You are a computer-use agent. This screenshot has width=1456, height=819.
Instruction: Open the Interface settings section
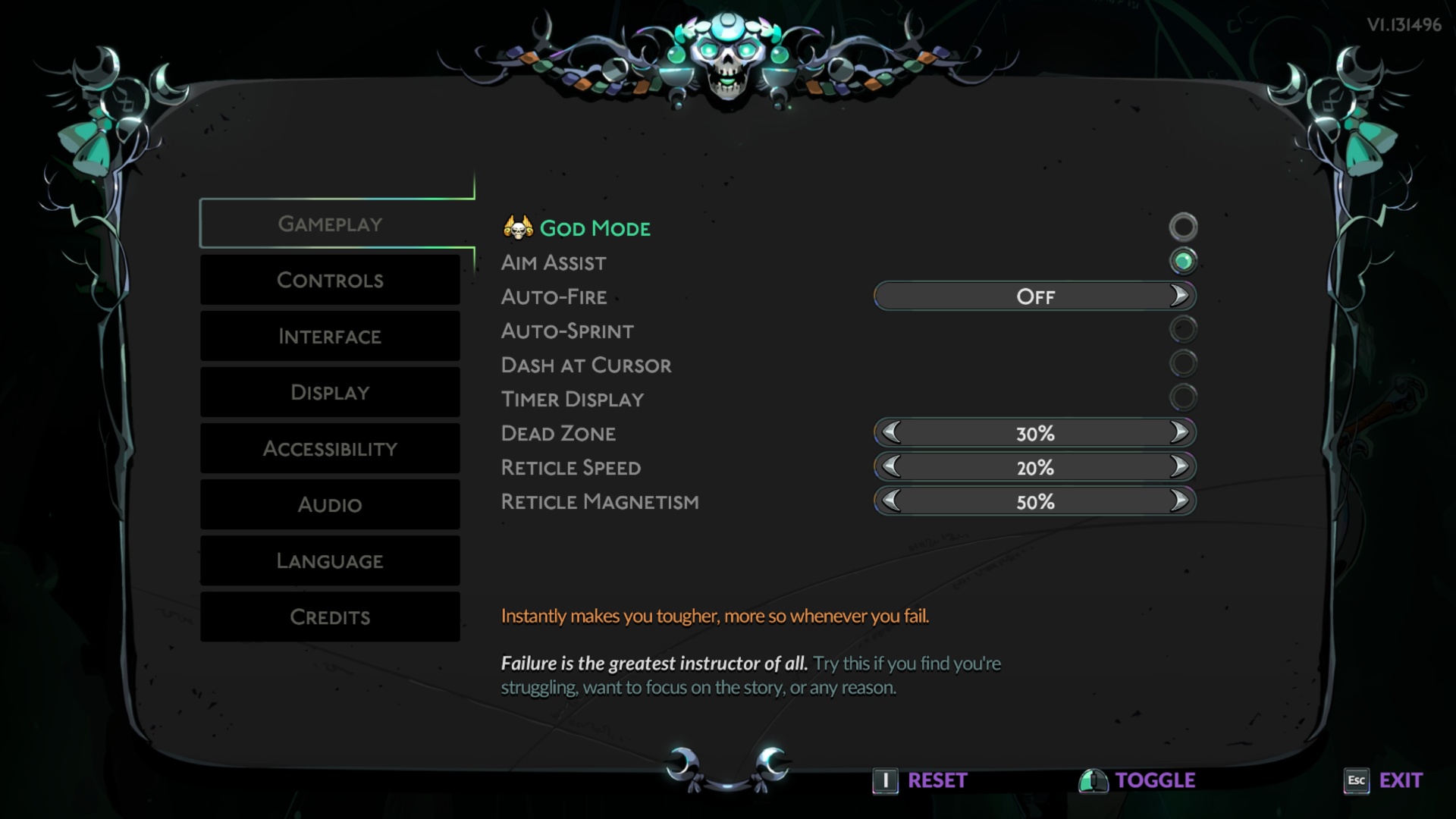coord(330,336)
